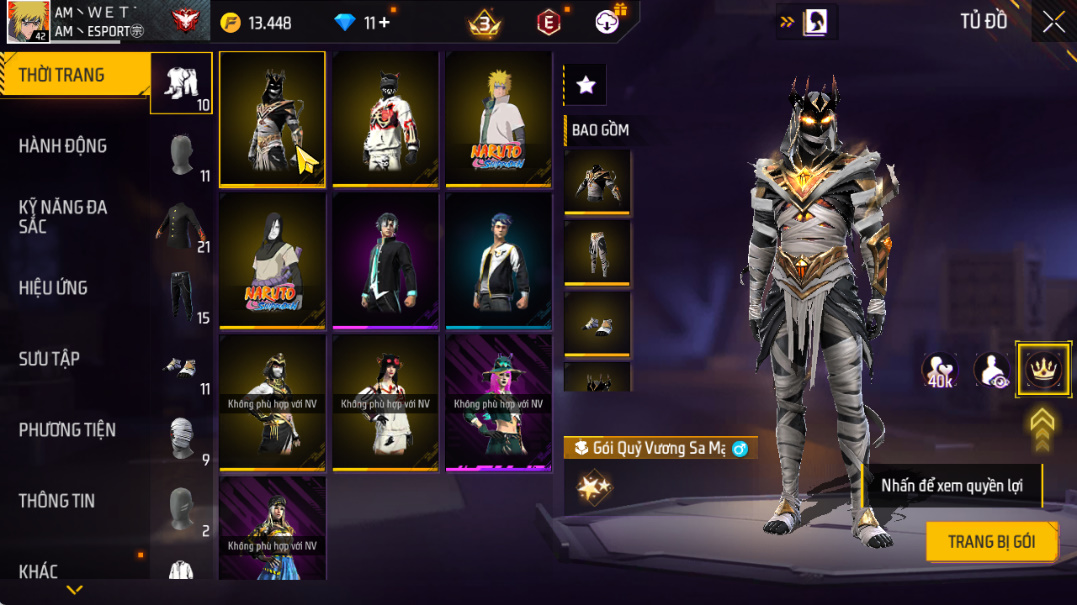Pick the long-haired Naruto Shippuden bundle

coord(272,260)
